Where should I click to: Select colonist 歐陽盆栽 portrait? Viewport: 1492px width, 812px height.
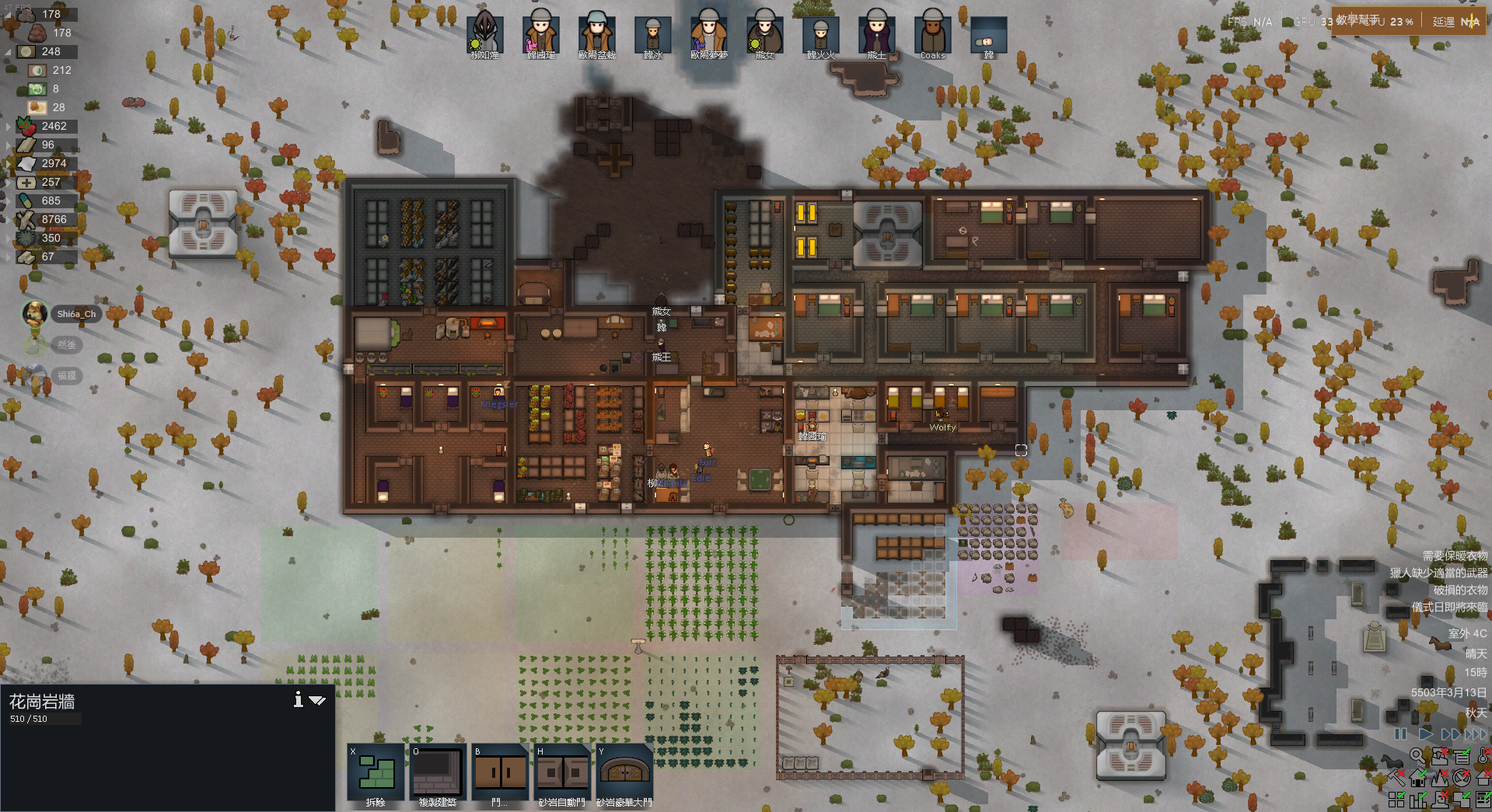[596, 36]
